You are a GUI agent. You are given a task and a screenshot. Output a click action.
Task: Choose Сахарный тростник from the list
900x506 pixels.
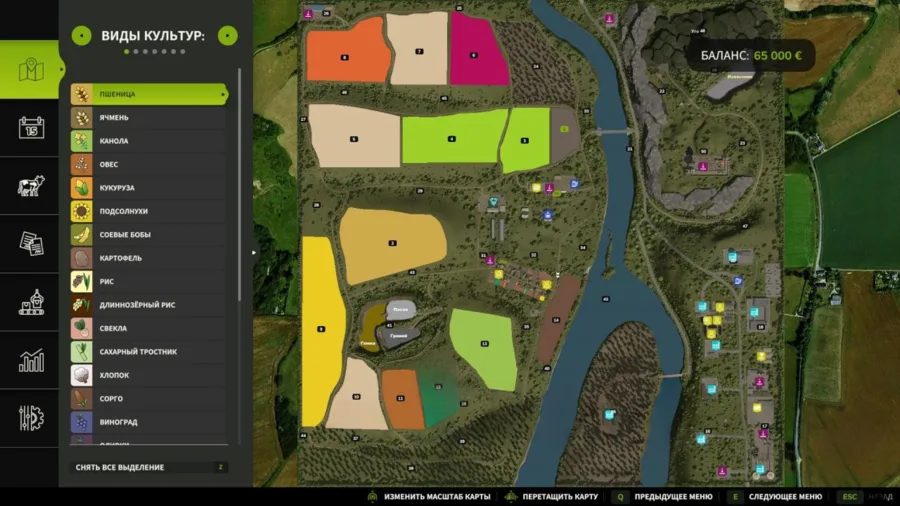[150, 352]
